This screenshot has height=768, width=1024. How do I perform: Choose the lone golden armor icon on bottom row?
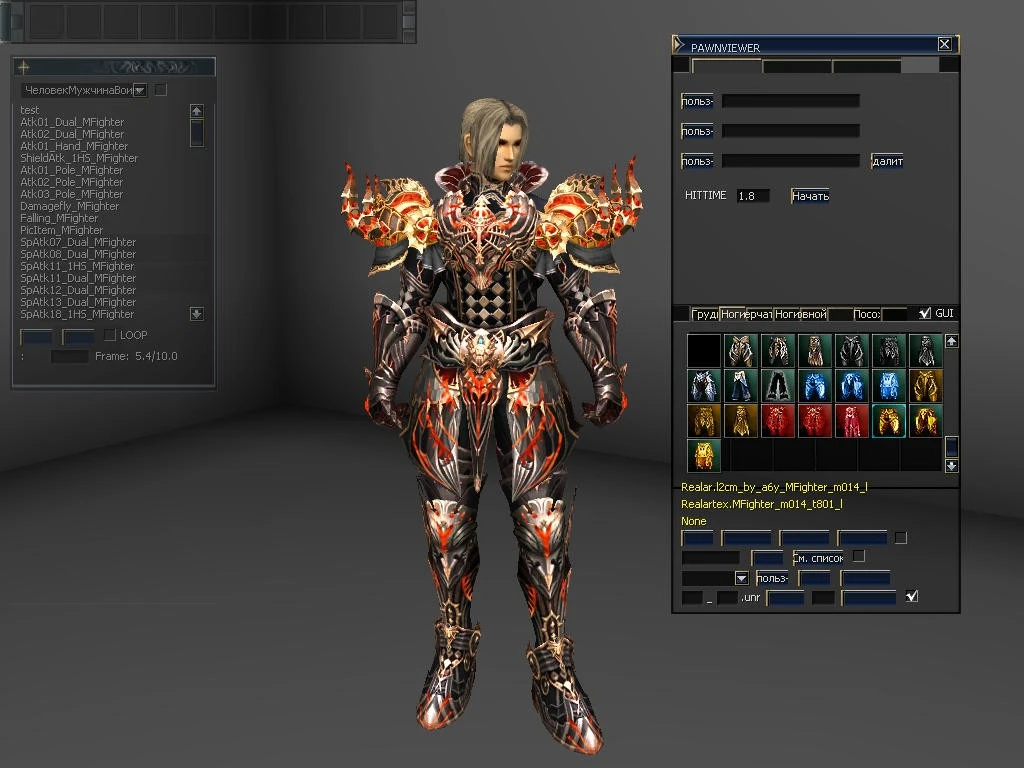[x=704, y=456]
